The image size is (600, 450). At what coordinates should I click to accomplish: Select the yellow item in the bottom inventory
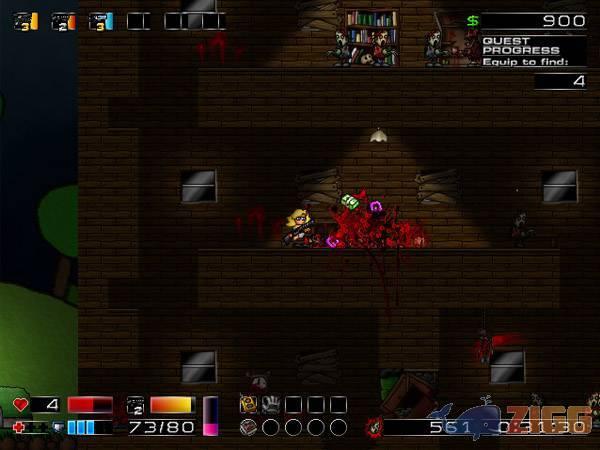click(x=248, y=405)
